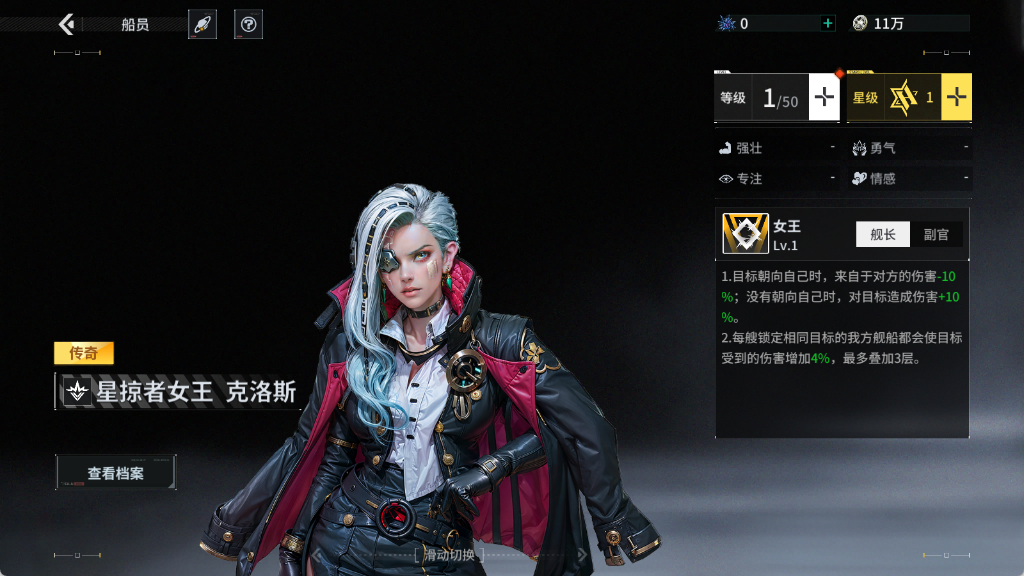Select the 女王 skill icon

point(745,234)
